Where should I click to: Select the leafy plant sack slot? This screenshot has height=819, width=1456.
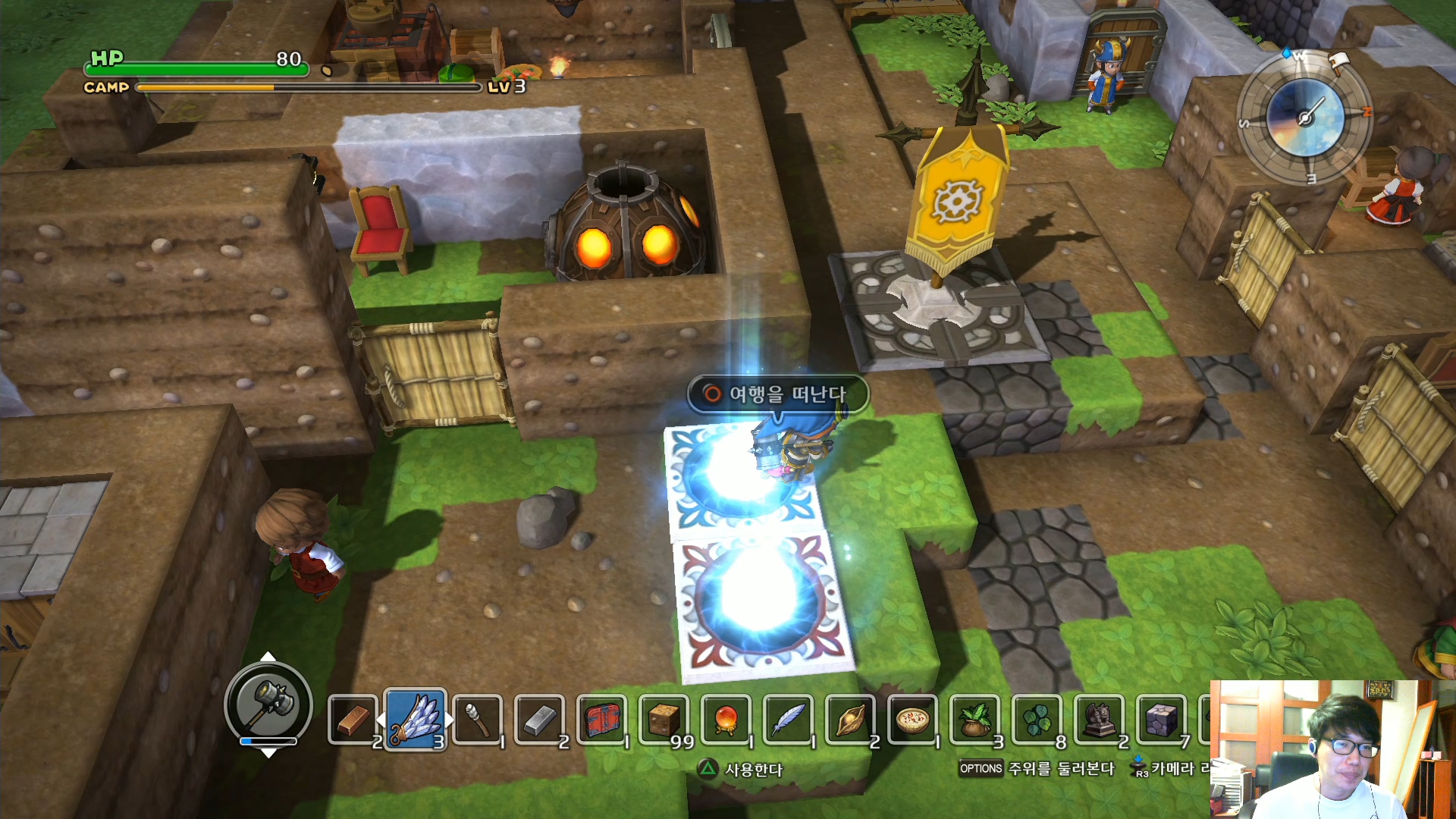[975, 720]
